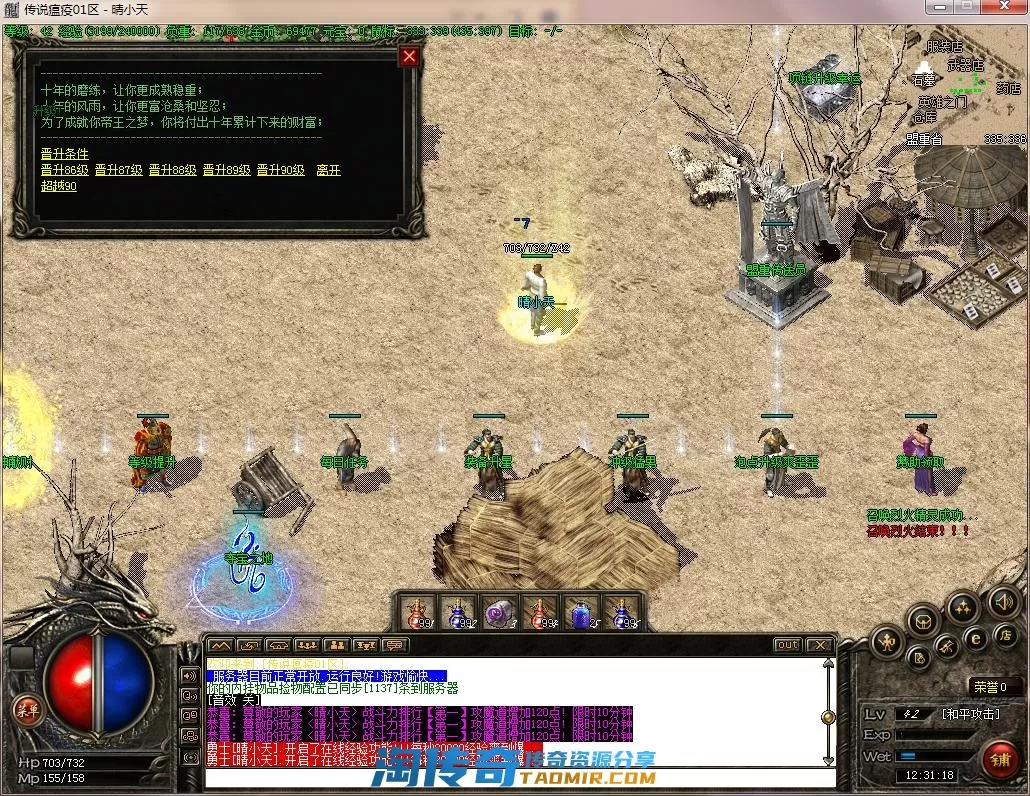Open the skills sparkle icon
The image size is (1030, 796).
coord(963,606)
